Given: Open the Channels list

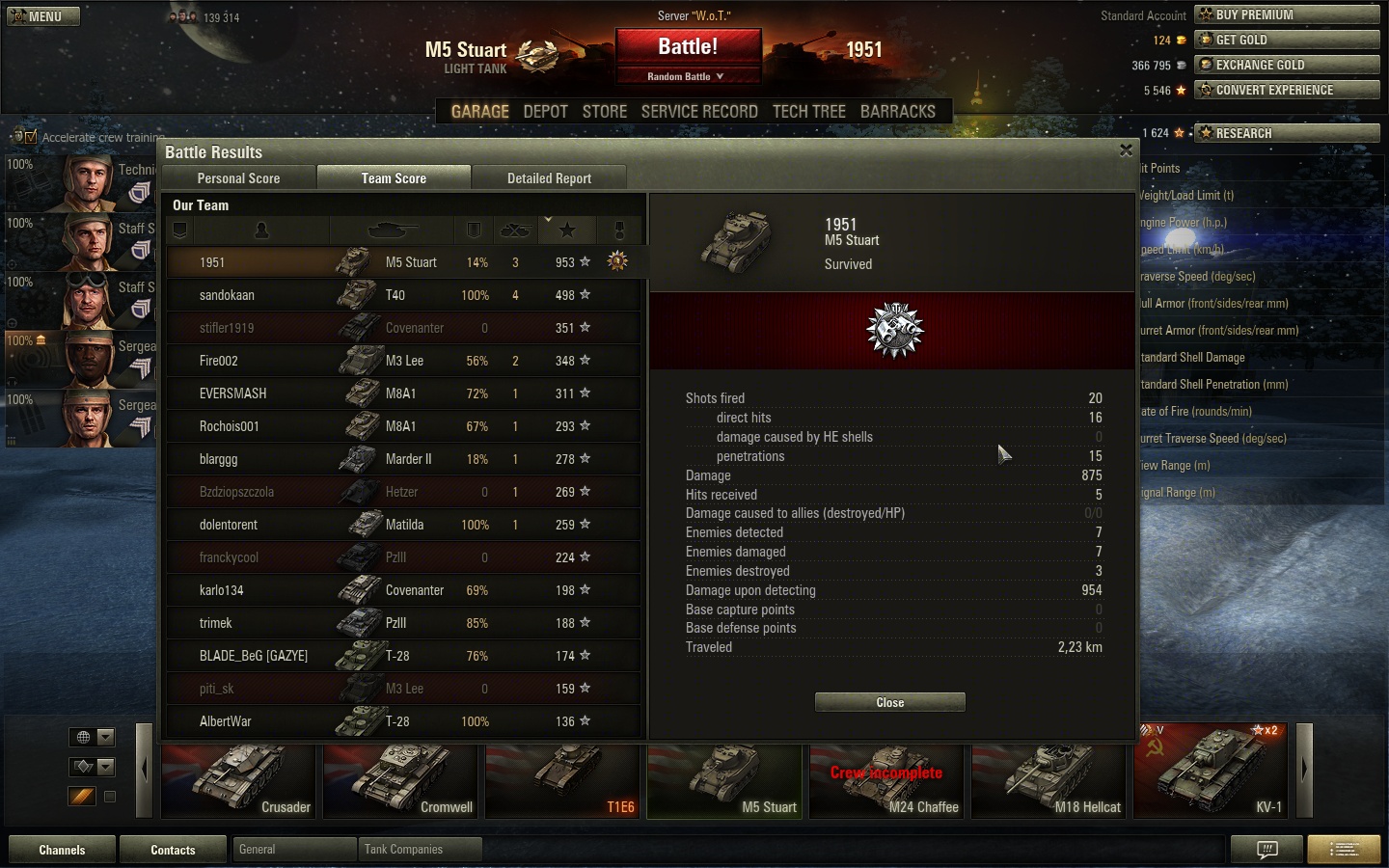Looking at the screenshot, I should (x=62, y=850).
